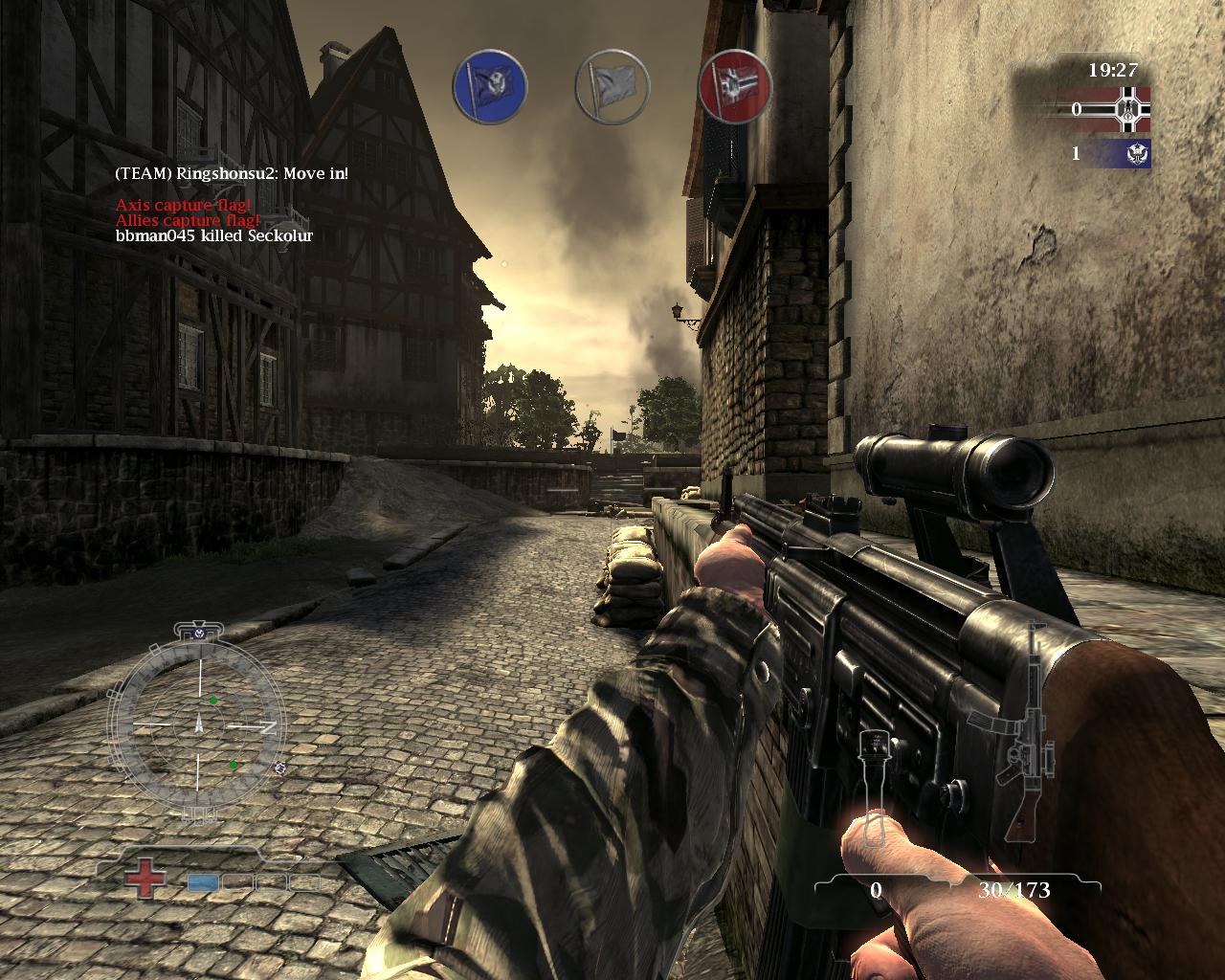Viewport: 1225px width, 980px height.
Task: Select the Allied team score emblem
Action: click(1138, 153)
